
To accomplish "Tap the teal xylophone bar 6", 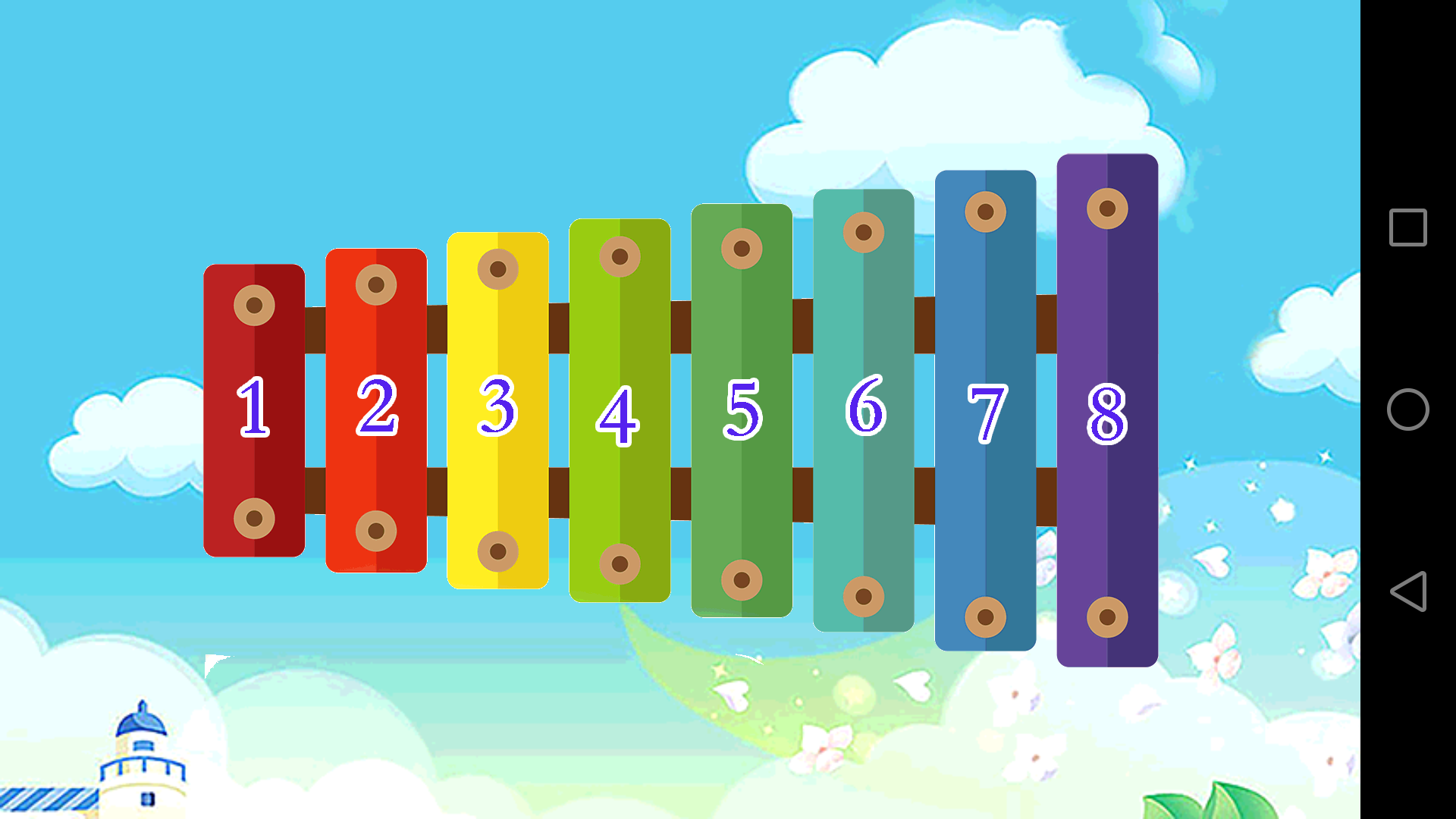I will click(x=864, y=410).
